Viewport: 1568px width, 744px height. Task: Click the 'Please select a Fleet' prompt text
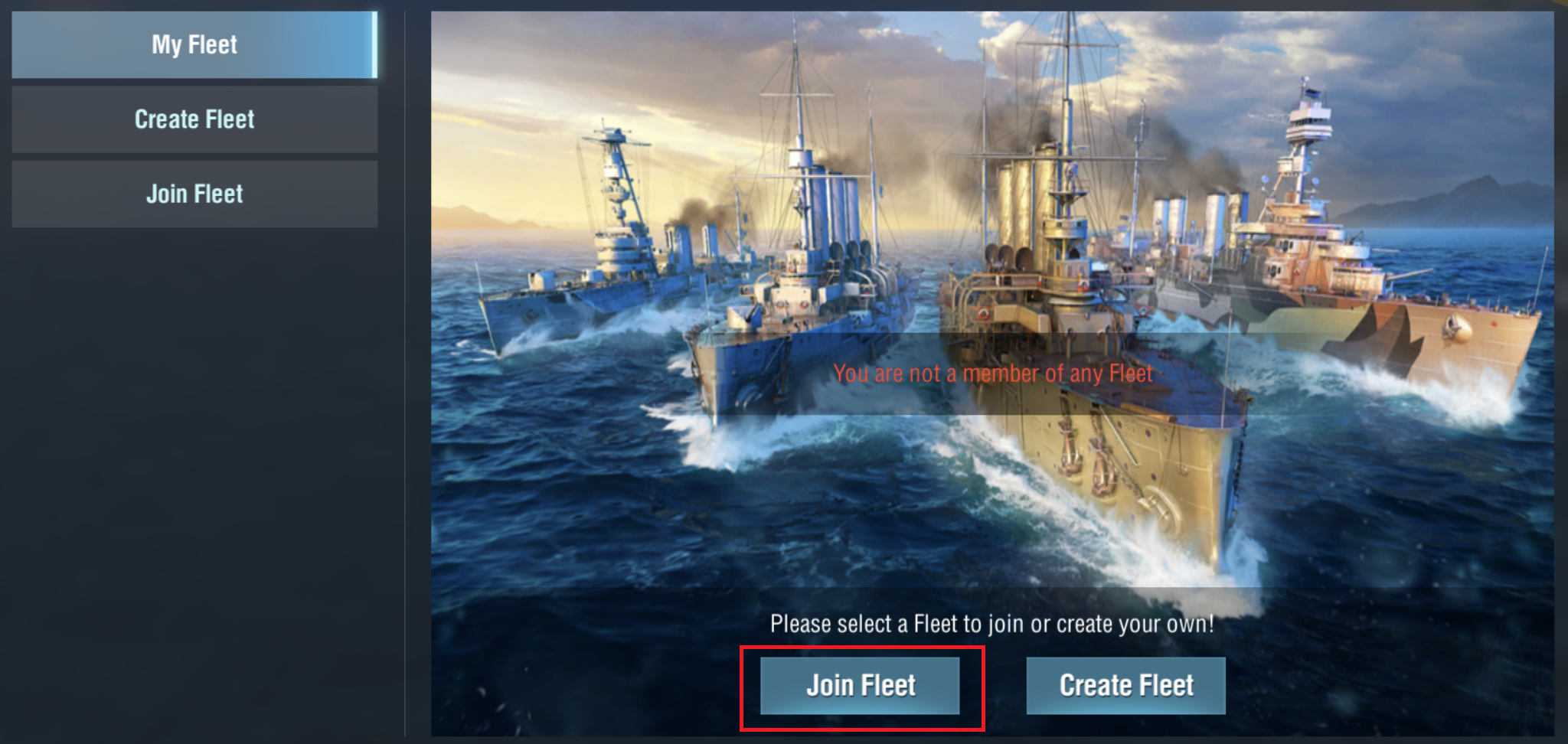coord(994,623)
